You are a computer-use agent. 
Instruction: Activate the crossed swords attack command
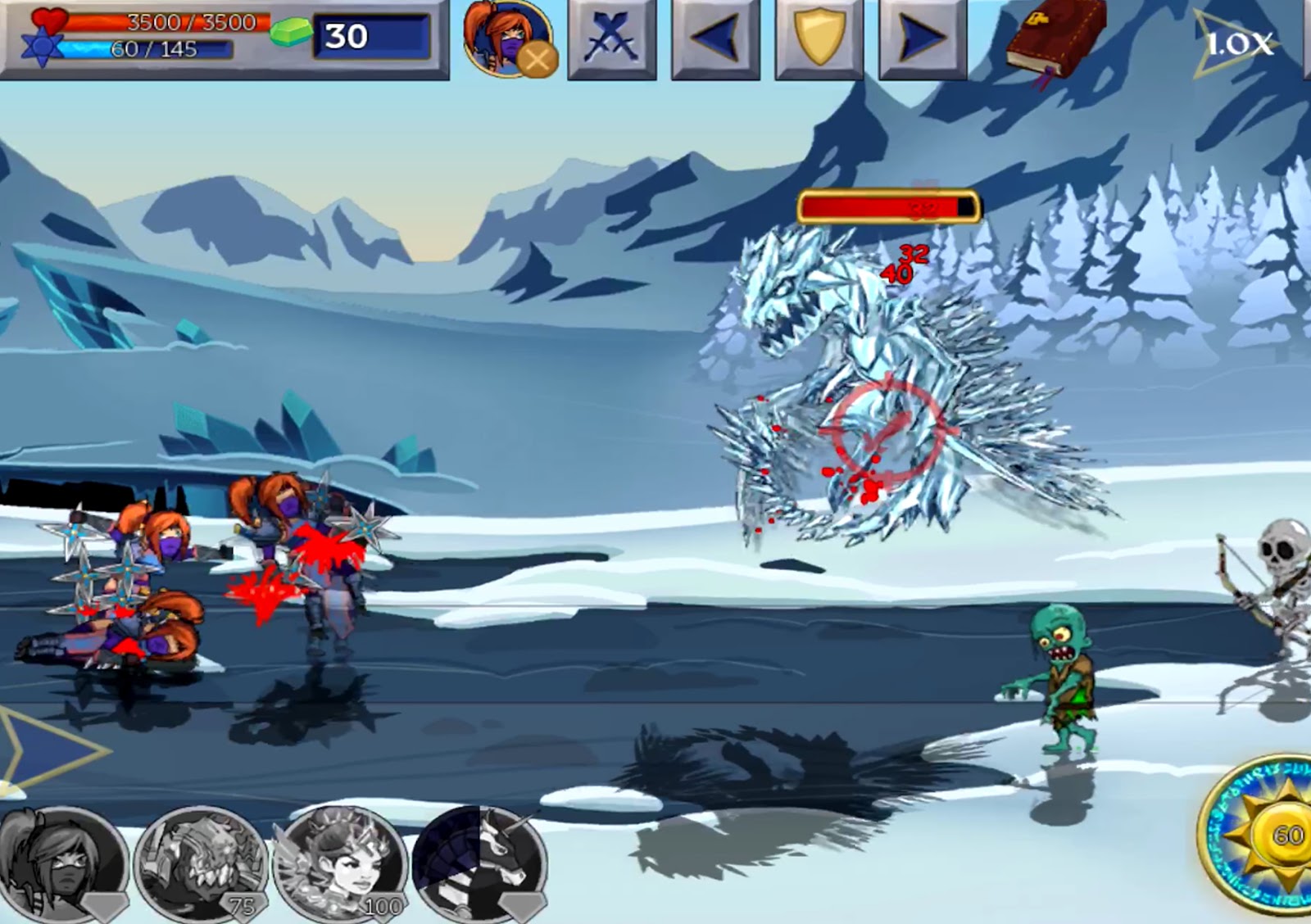611,38
